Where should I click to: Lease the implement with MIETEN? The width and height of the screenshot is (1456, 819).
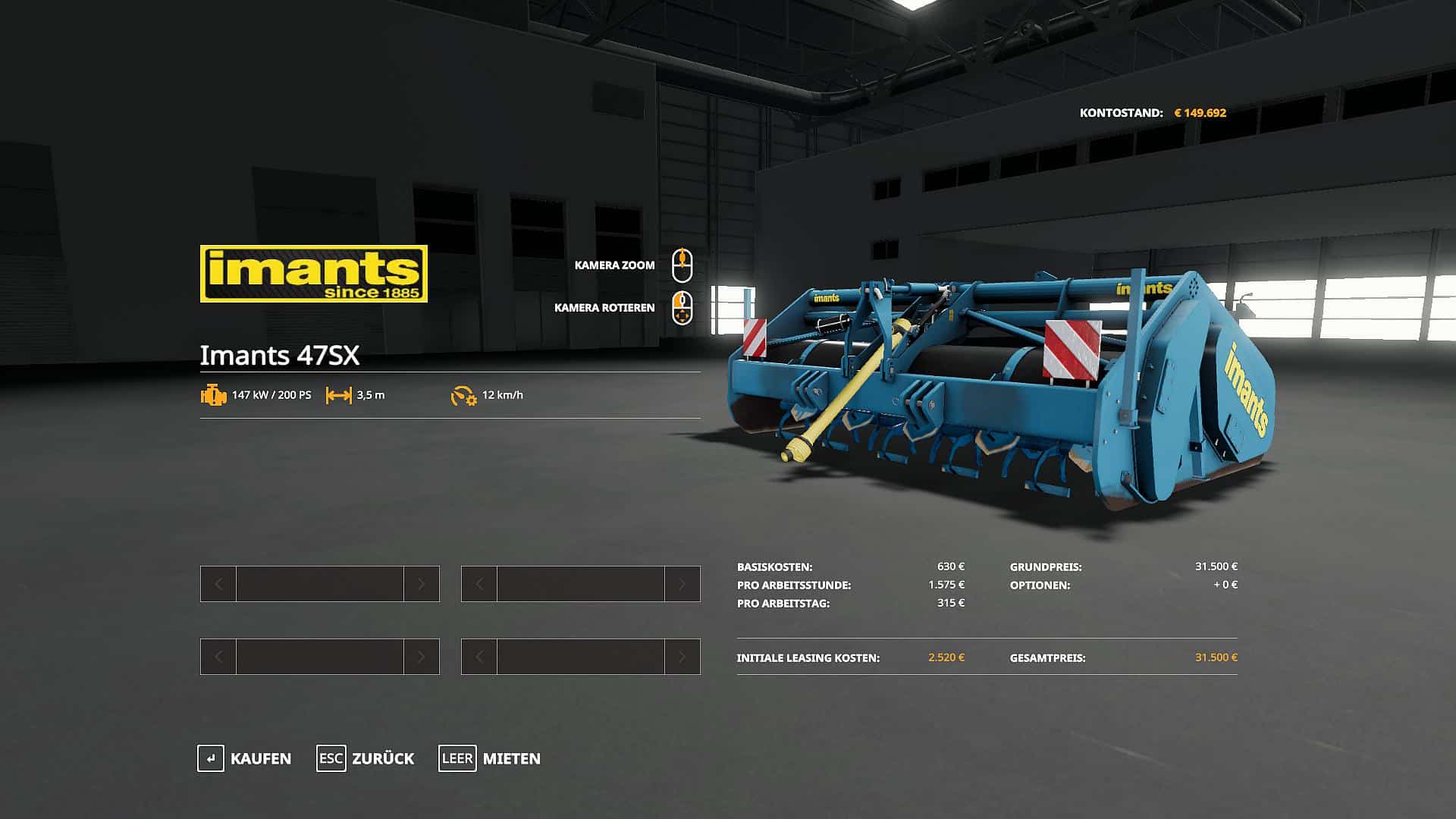(490, 758)
